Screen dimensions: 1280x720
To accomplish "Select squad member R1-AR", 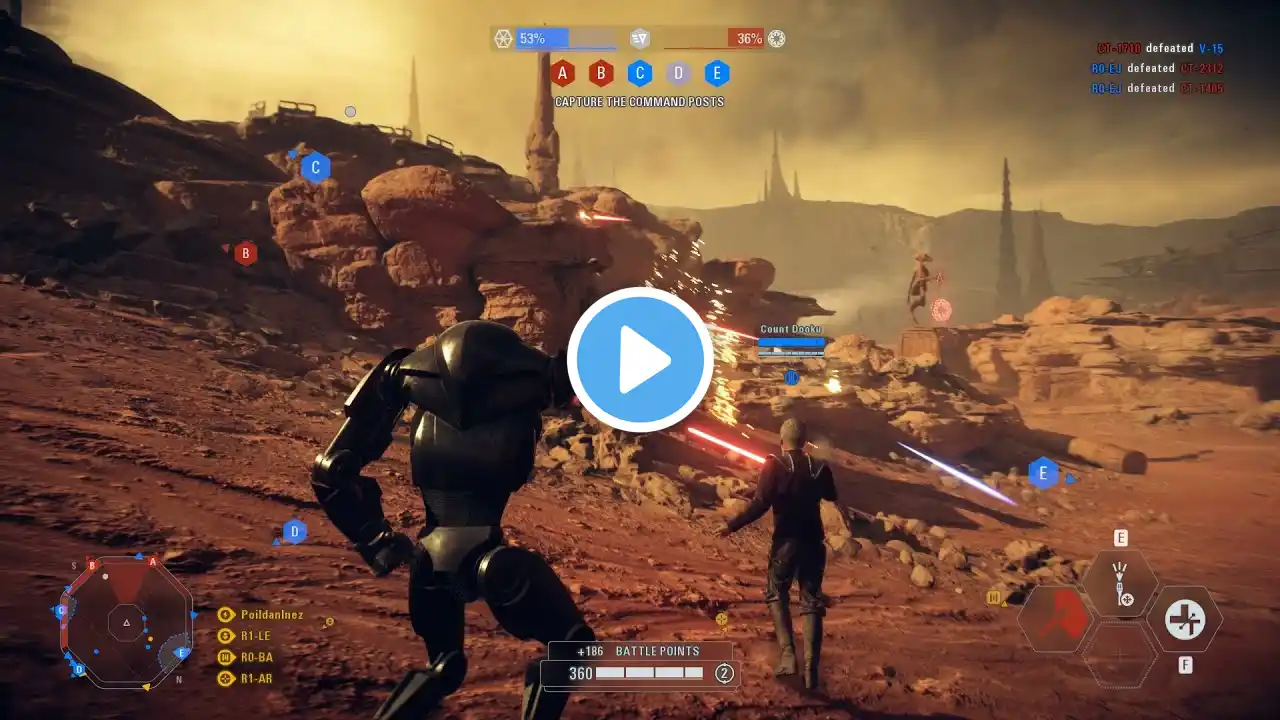I will (256, 678).
